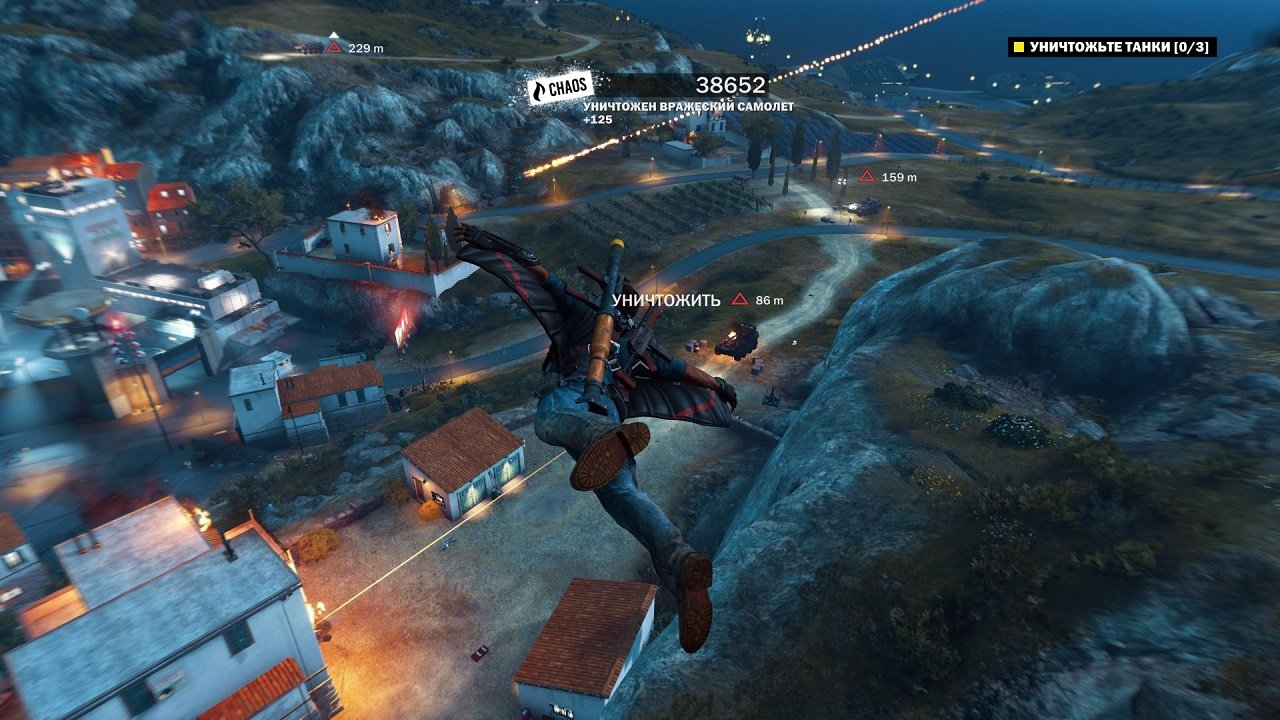
Task: Collapse the УНИЧТОЖЕН ВРАЖЕСКИЙ САМОЛЕТ message
Action: (x=689, y=107)
